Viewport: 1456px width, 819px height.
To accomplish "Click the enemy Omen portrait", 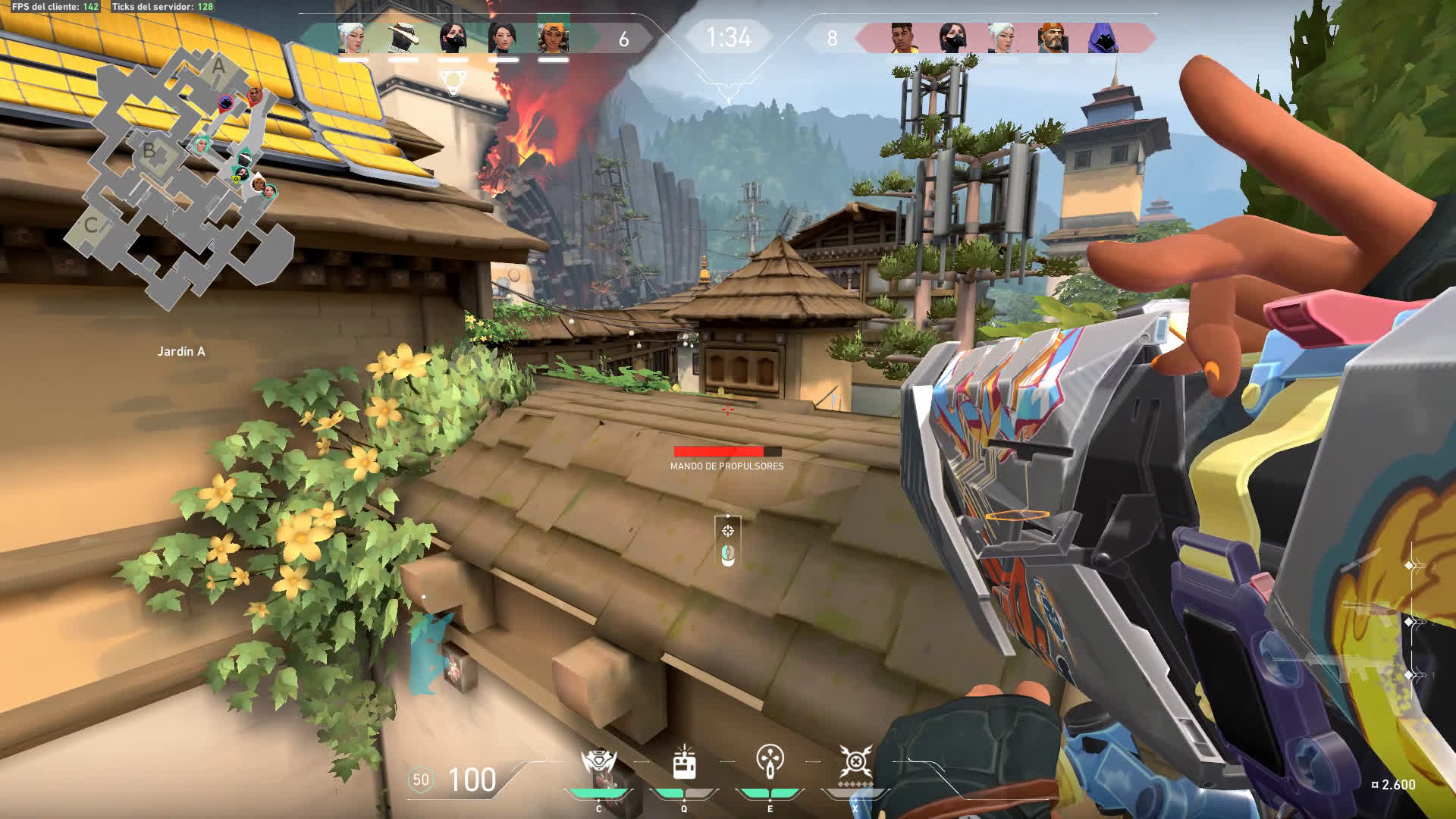I will (1102, 37).
